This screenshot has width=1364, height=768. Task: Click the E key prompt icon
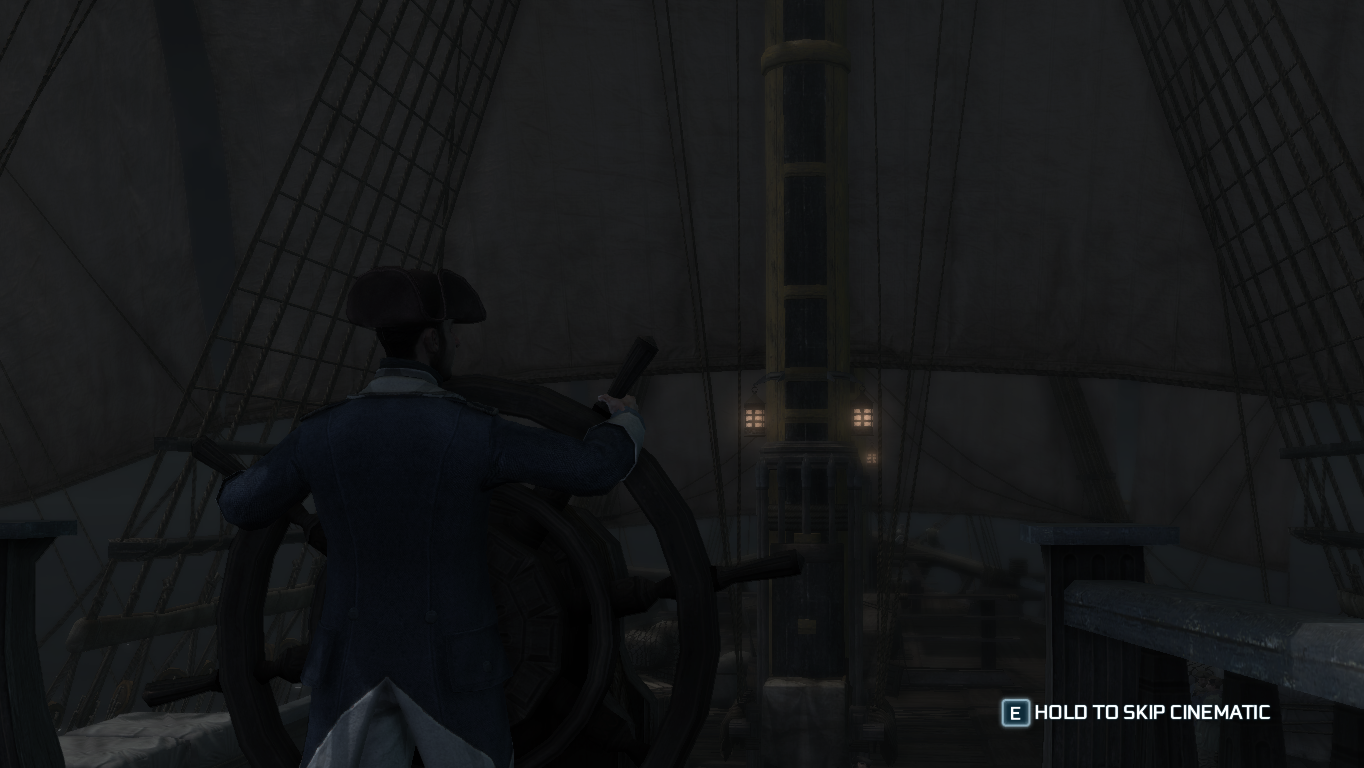(1015, 713)
